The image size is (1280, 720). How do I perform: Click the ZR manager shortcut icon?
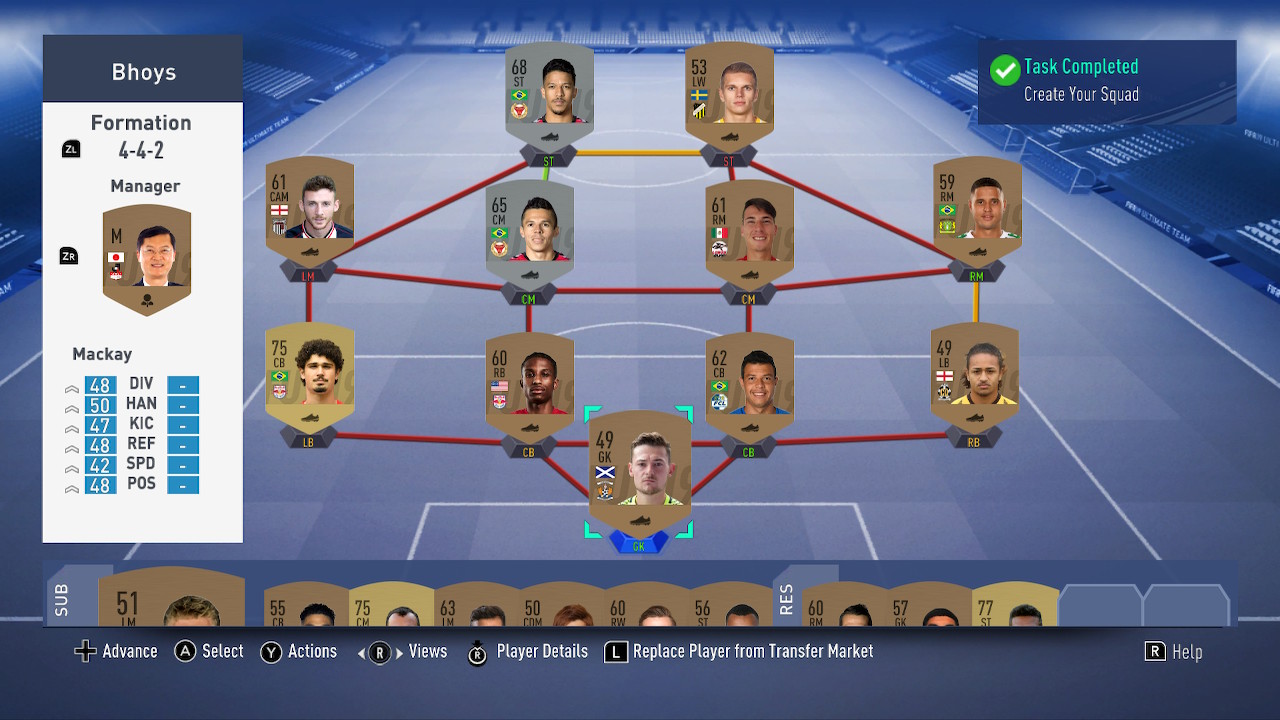click(x=68, y=256)
